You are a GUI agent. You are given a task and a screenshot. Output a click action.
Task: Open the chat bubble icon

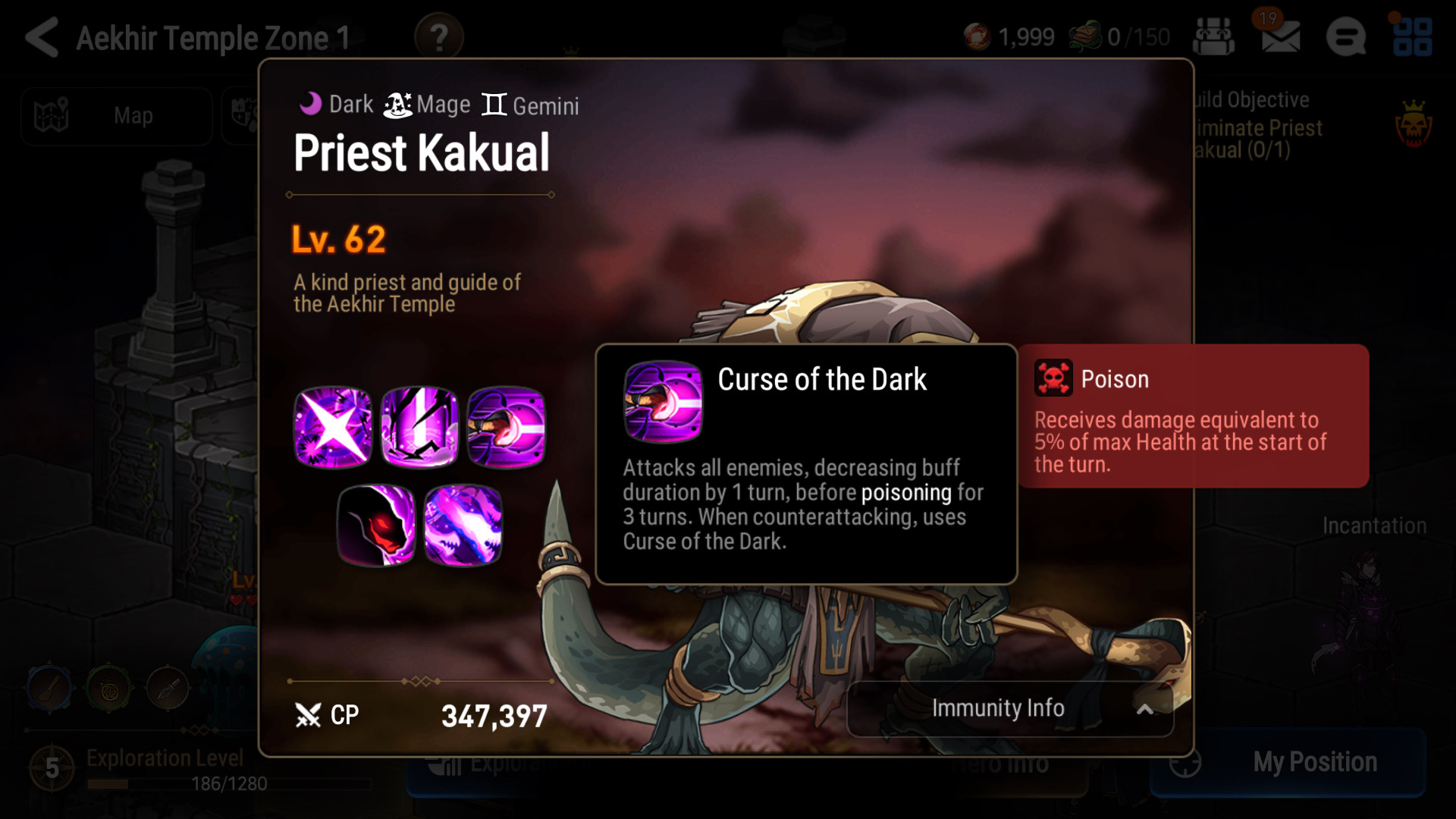point(1346,36)
